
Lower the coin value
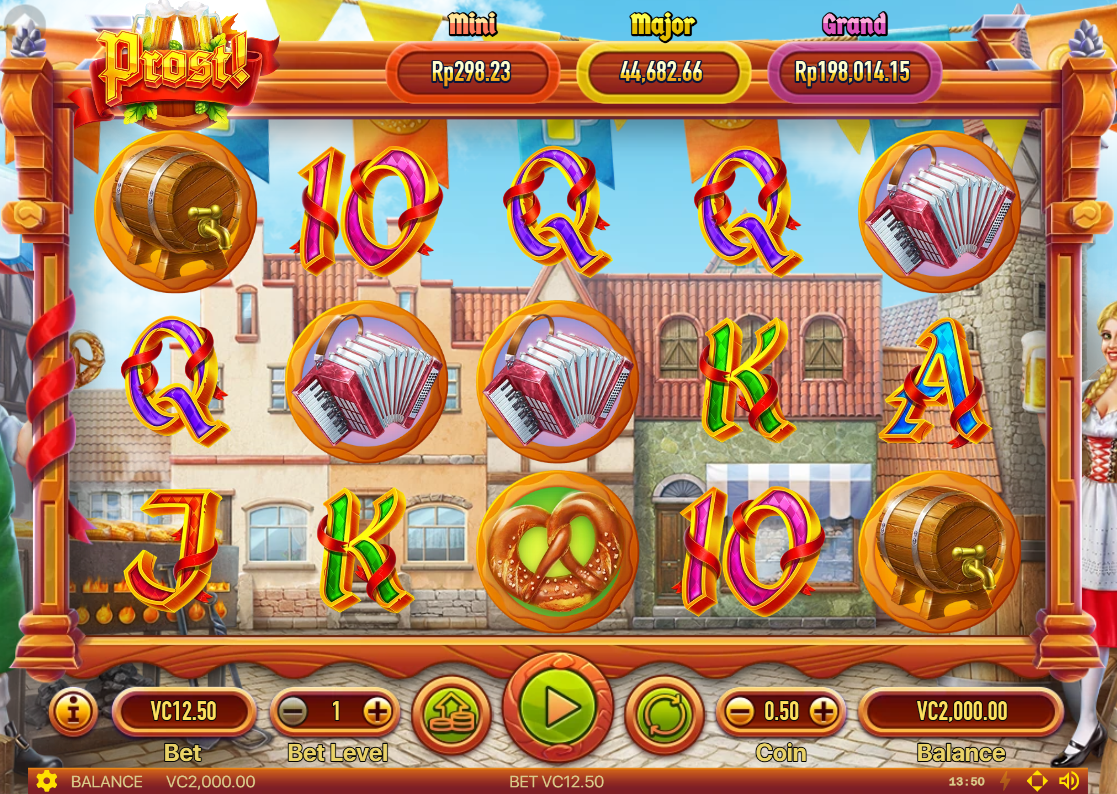739,712
